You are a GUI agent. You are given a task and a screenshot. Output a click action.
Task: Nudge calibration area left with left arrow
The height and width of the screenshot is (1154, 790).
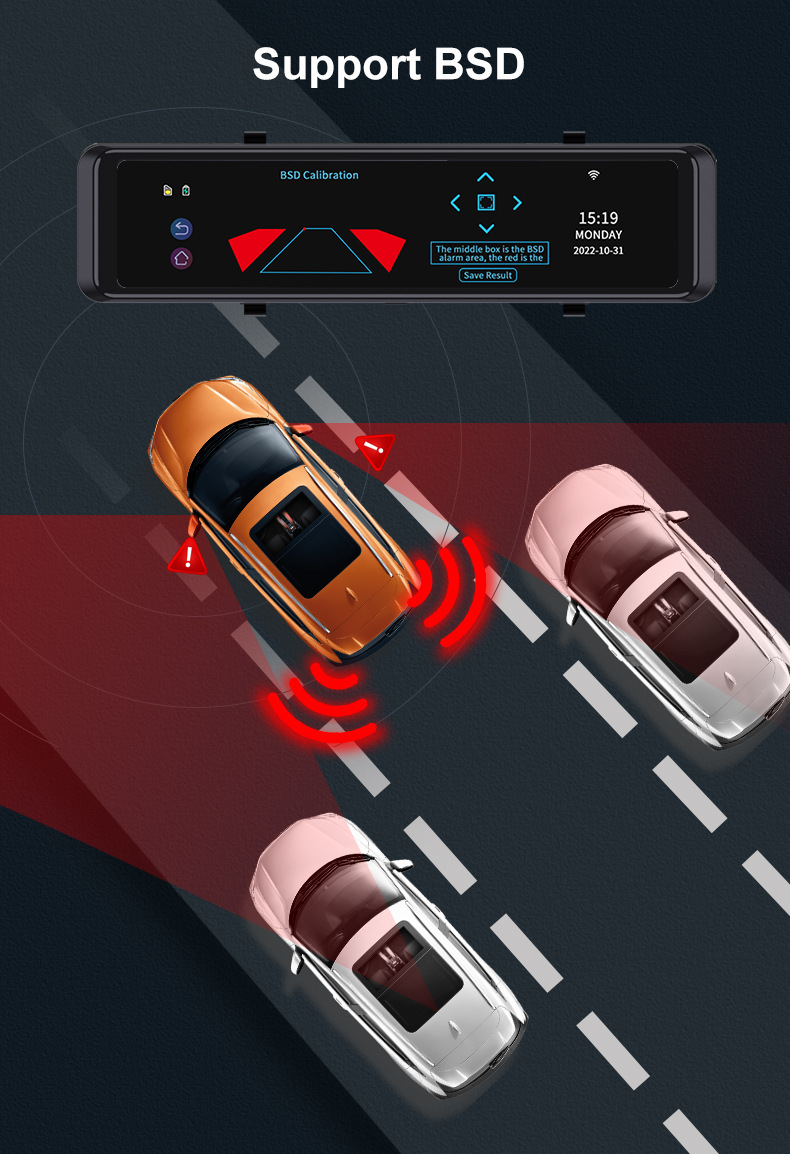click(x=456, y=203)
